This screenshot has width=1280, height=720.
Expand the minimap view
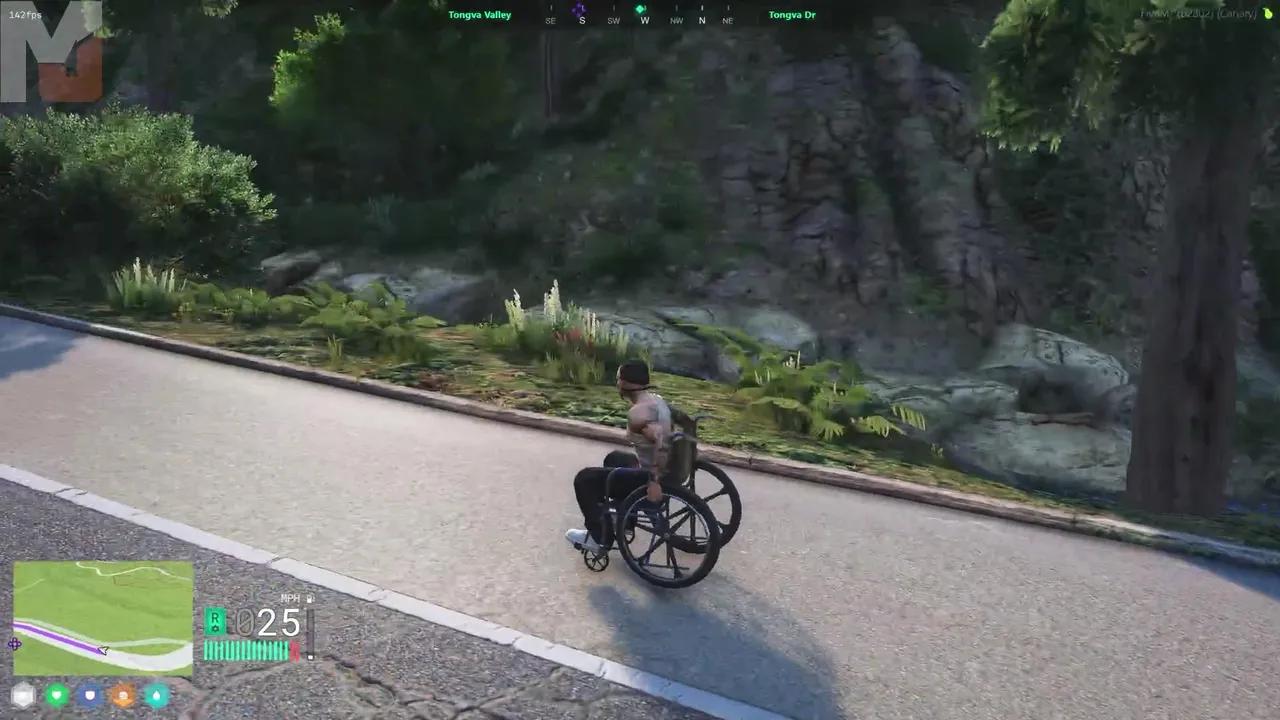101,629
